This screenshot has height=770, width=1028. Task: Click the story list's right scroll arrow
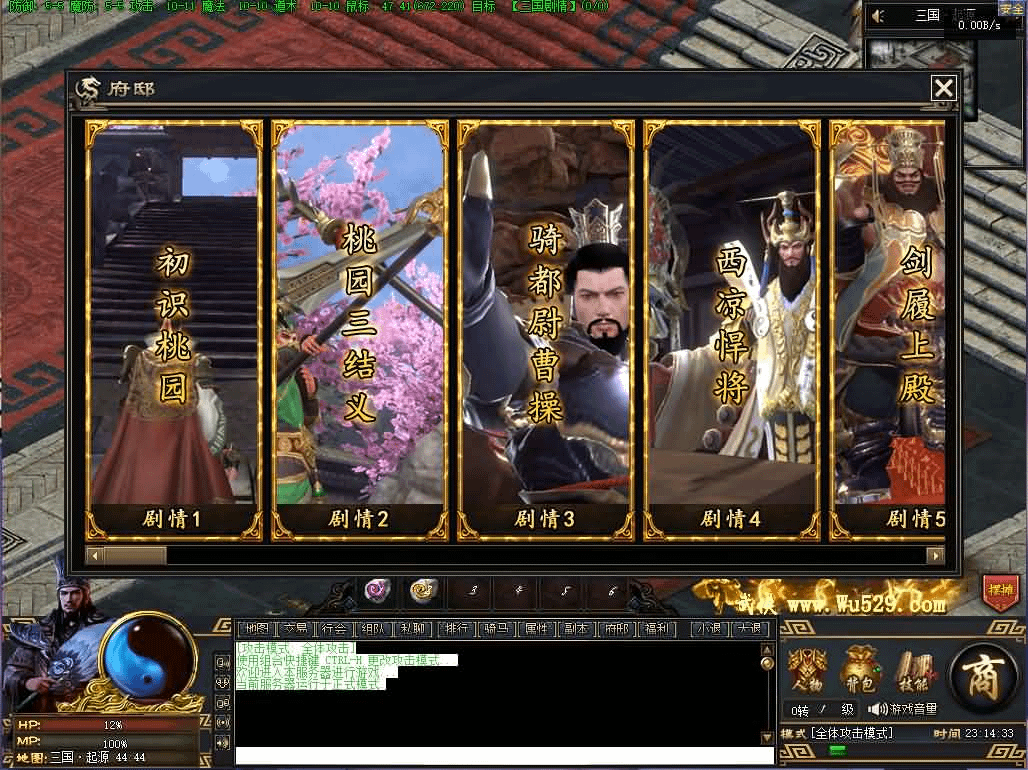click(x=935, y=555)
